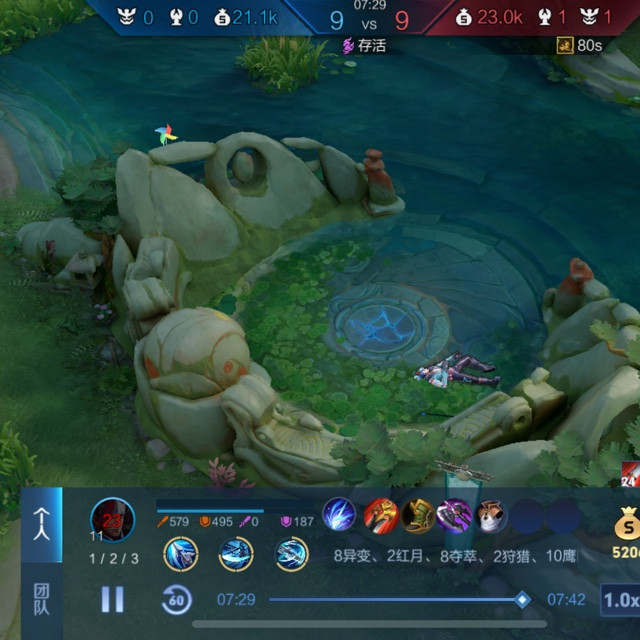View the purple axe equipment item
This screenshot has height=640, width=640.
click(x=455, y=516)
